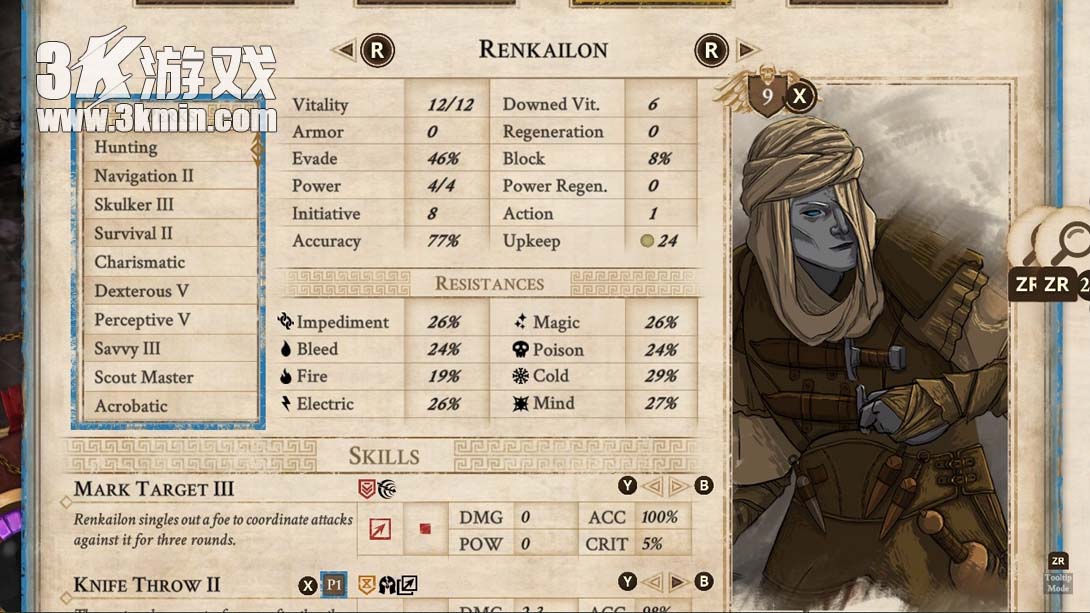The image size is (1090, 613).
Task: Show the next character after Renkailon
Action: tap(746, 50)
